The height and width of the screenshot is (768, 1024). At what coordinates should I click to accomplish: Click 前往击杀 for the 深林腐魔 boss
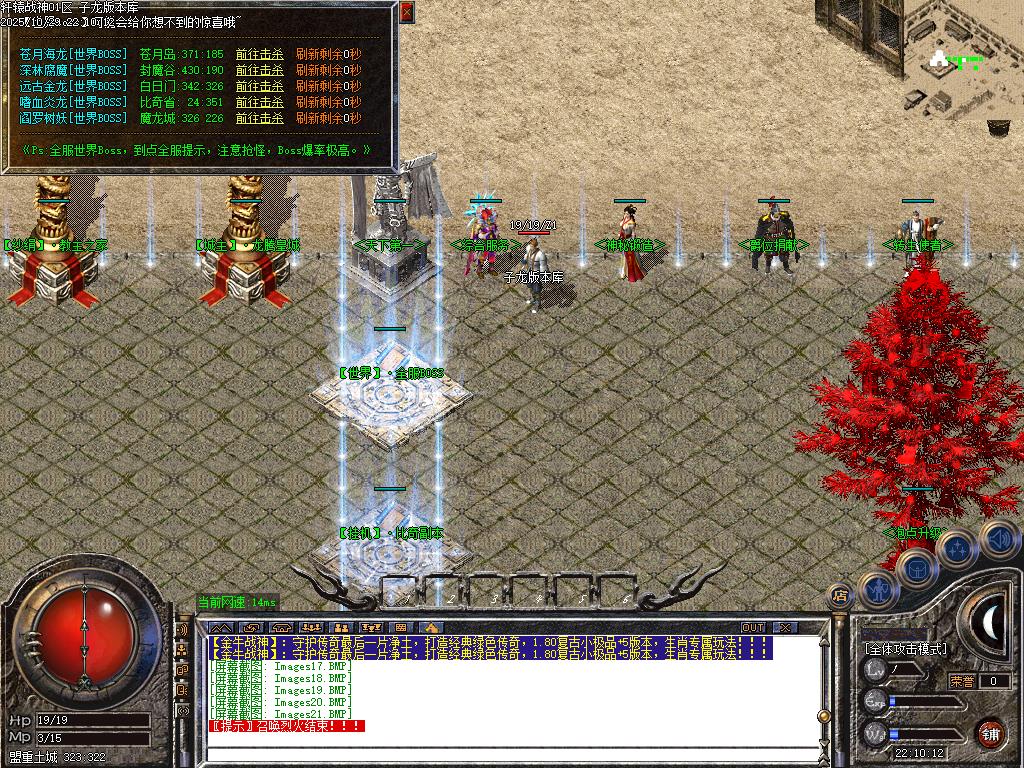click(x=259, y=70)
